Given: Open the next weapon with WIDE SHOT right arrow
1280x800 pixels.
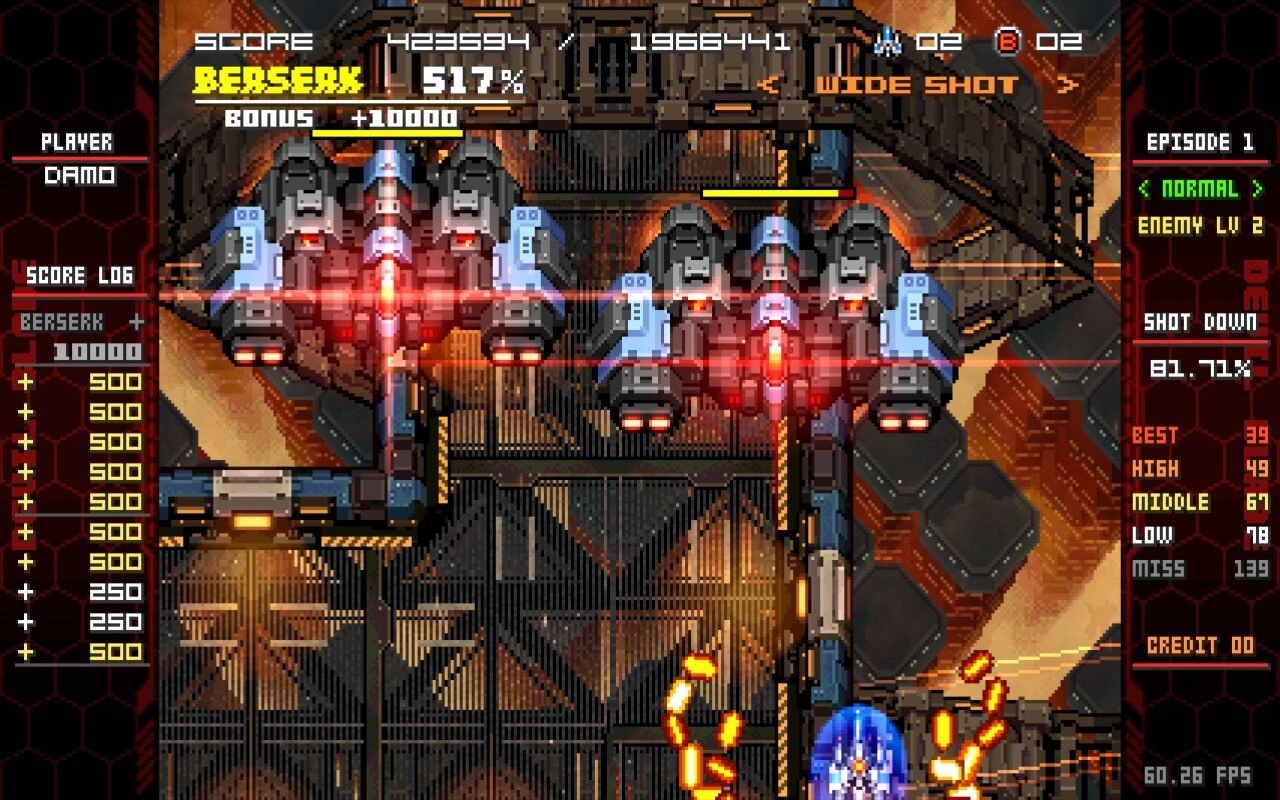Looking at the screenshot, I should coord(1068,84).
